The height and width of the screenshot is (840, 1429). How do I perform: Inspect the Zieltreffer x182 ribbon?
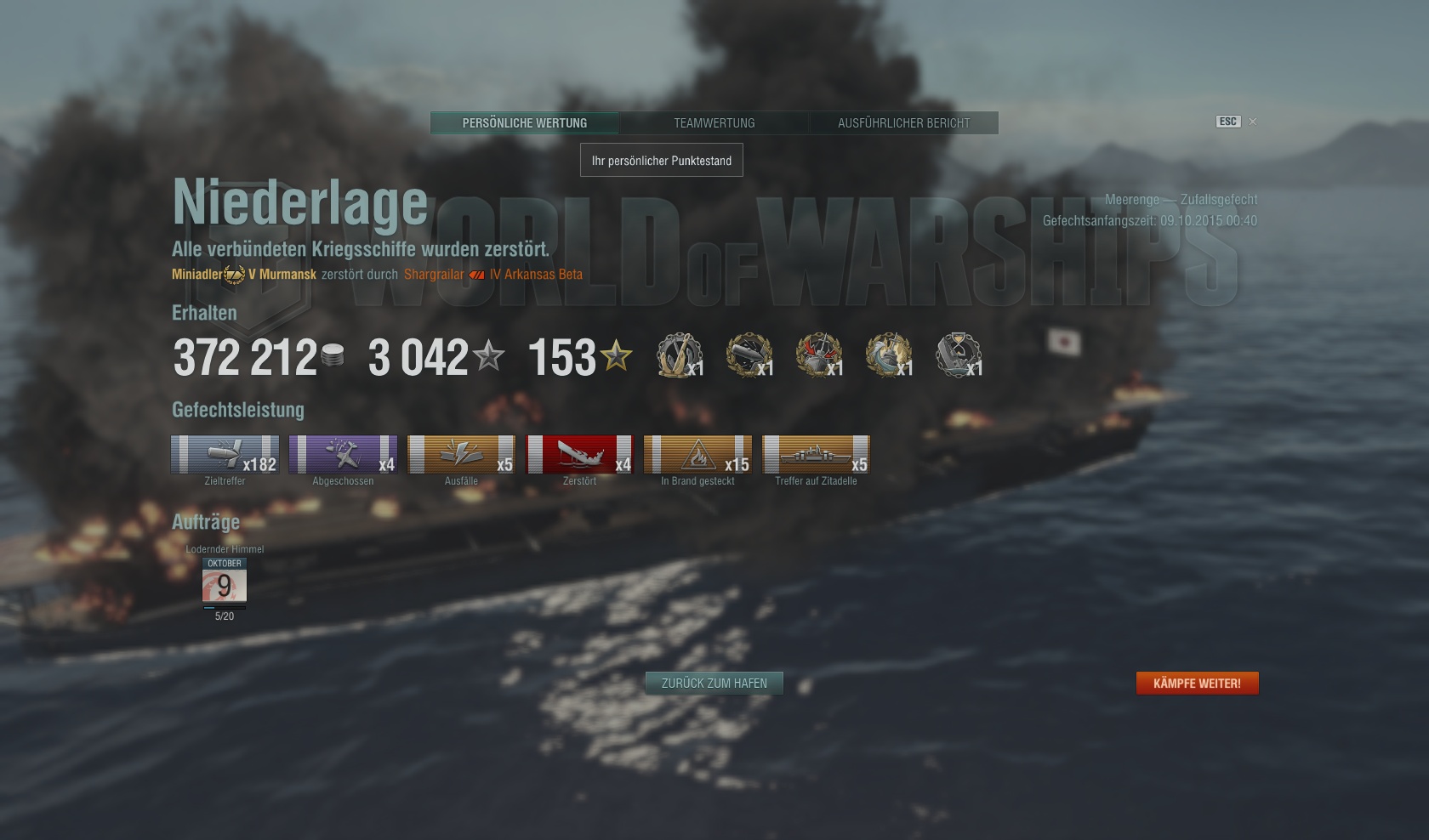tap(225, 454)
